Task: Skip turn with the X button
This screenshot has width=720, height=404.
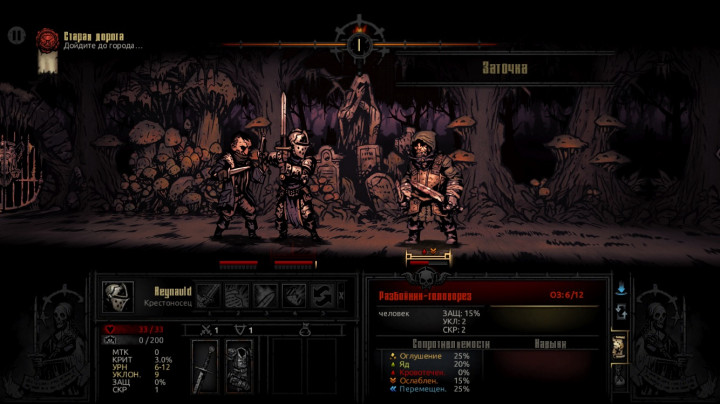Action: 344,295
